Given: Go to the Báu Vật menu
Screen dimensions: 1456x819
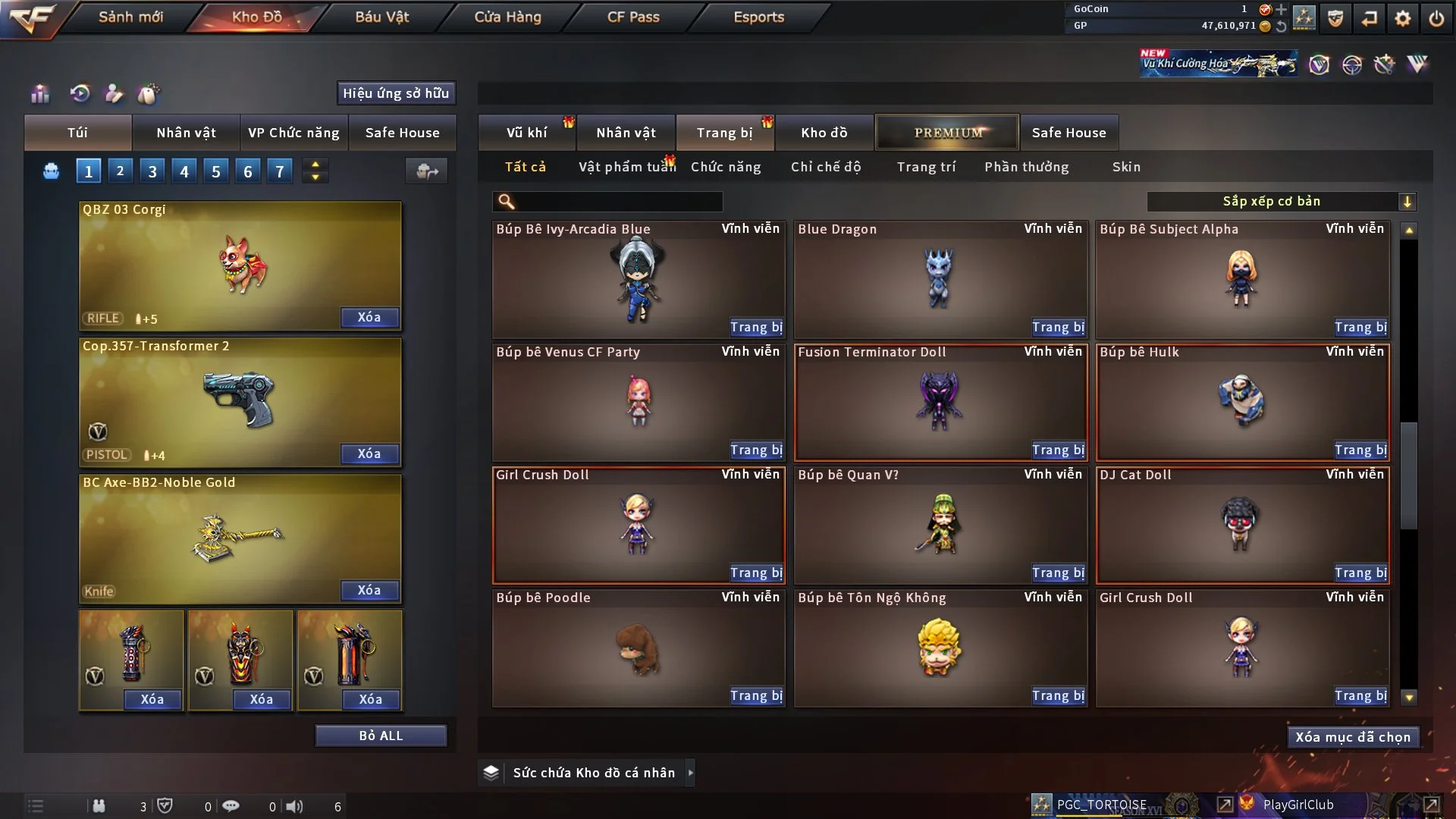Looking at the screenshot, I should [381, 17].
